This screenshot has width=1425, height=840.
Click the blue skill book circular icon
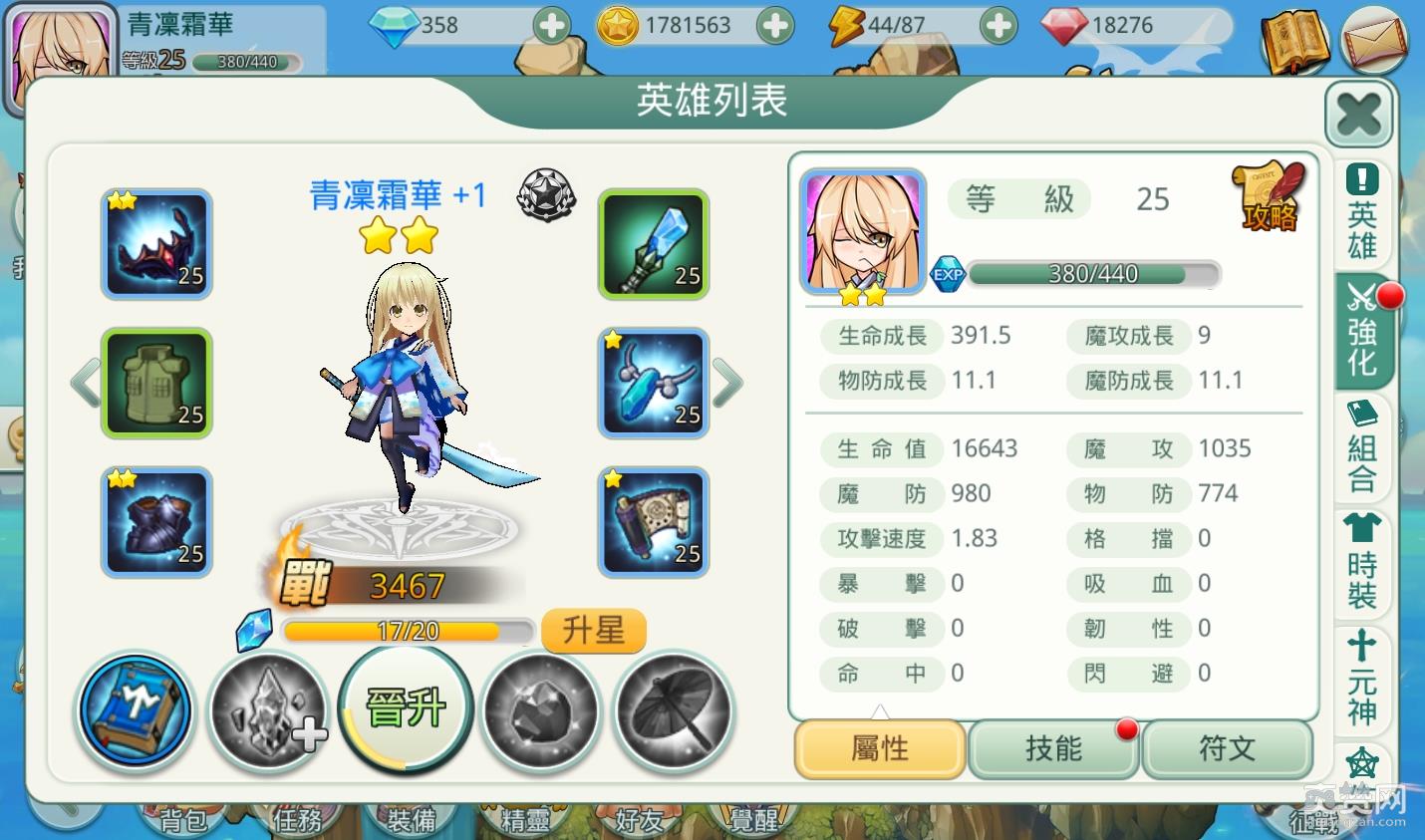(x=135, y=709)
